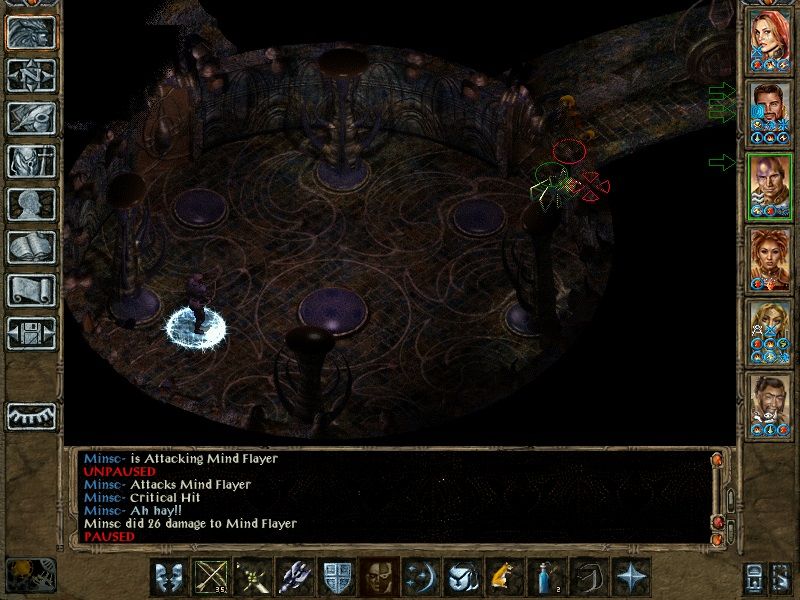The image size is (800, 600).
Task: Use the blue potion quick item
Action: point(541,576)
